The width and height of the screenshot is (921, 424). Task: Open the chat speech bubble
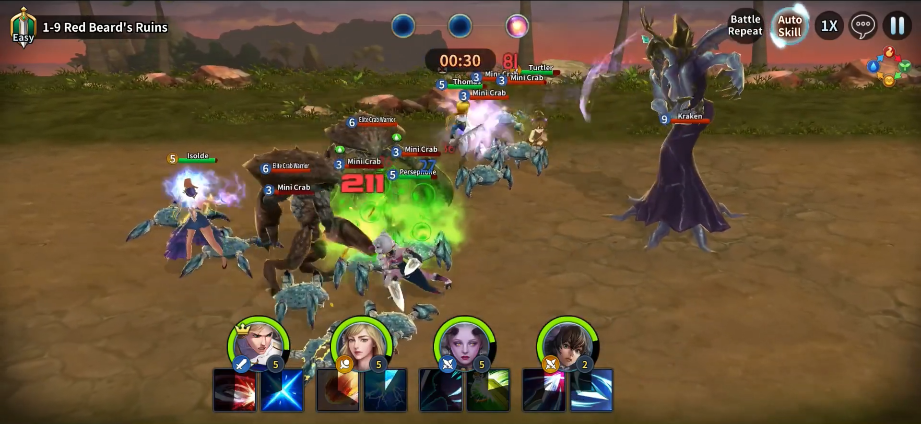pos(863,25)
